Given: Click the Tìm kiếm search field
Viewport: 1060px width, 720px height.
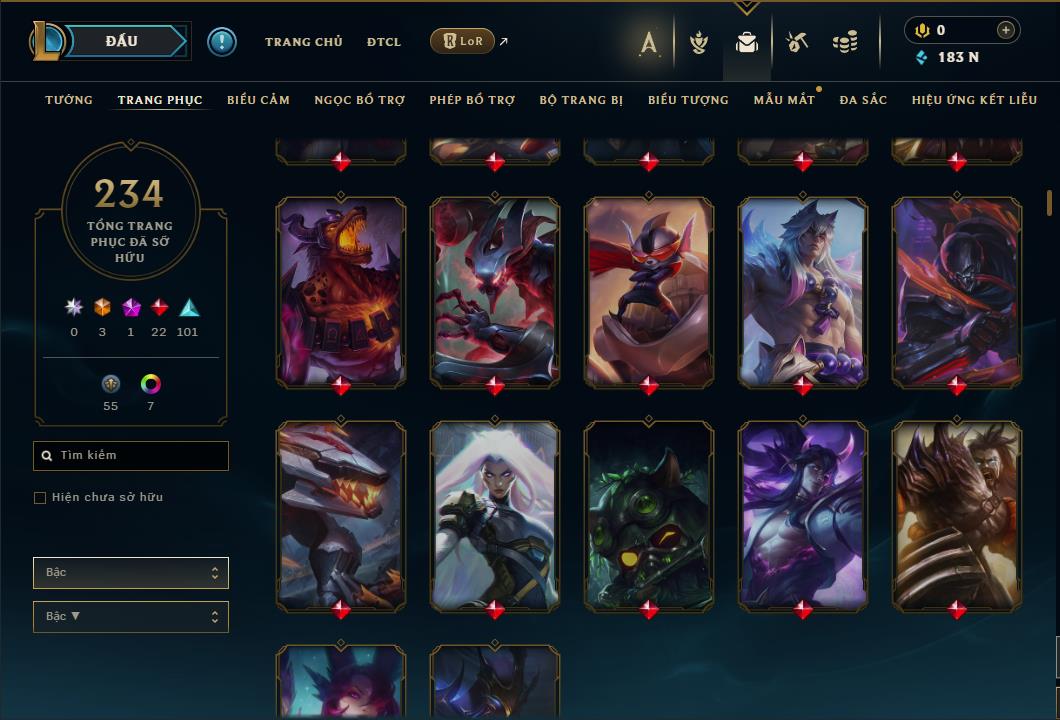Looking at the screenshot, I should [x=131, y=456].
